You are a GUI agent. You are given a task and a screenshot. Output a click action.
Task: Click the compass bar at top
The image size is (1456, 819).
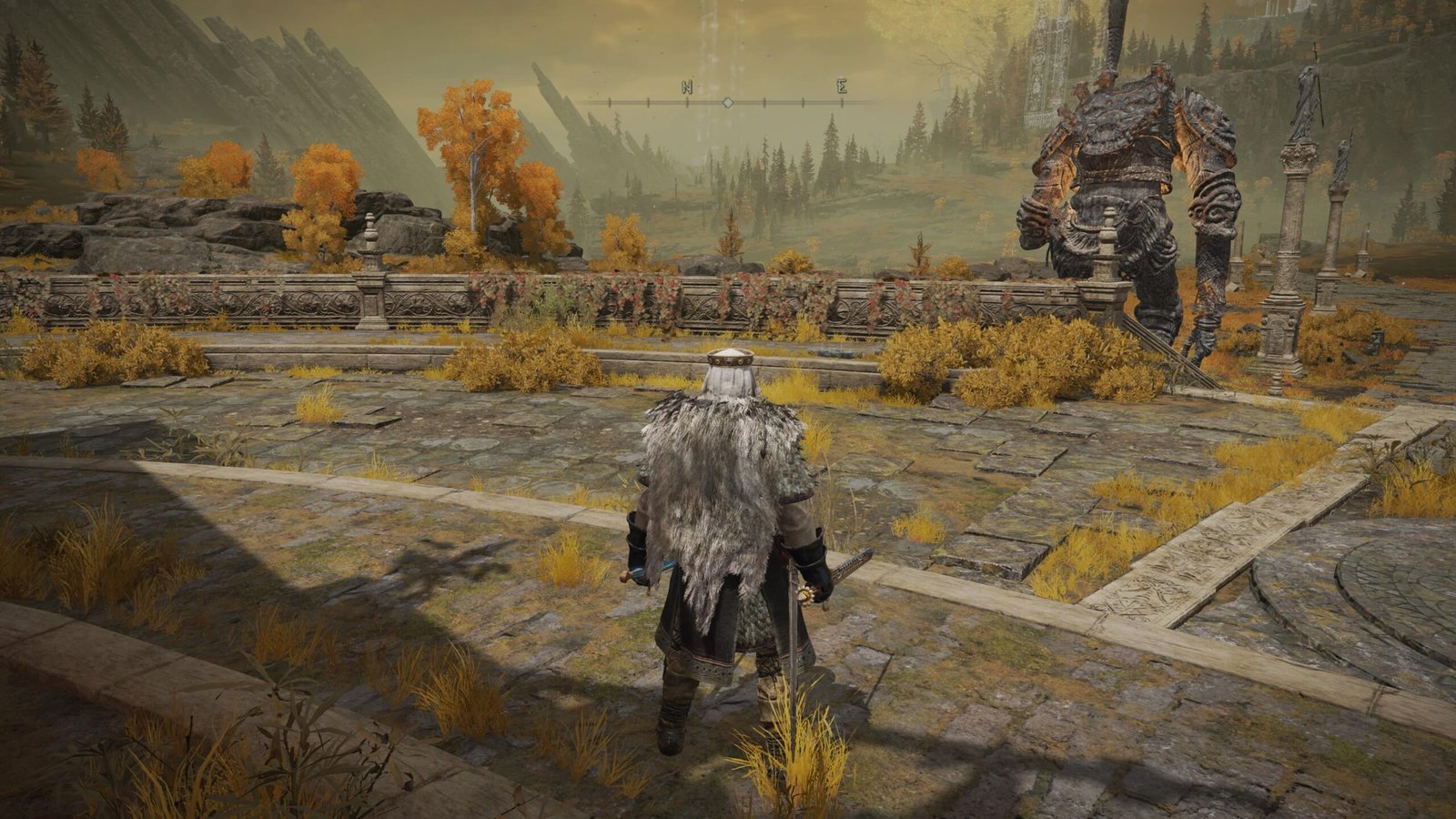[x=728, y=101]
